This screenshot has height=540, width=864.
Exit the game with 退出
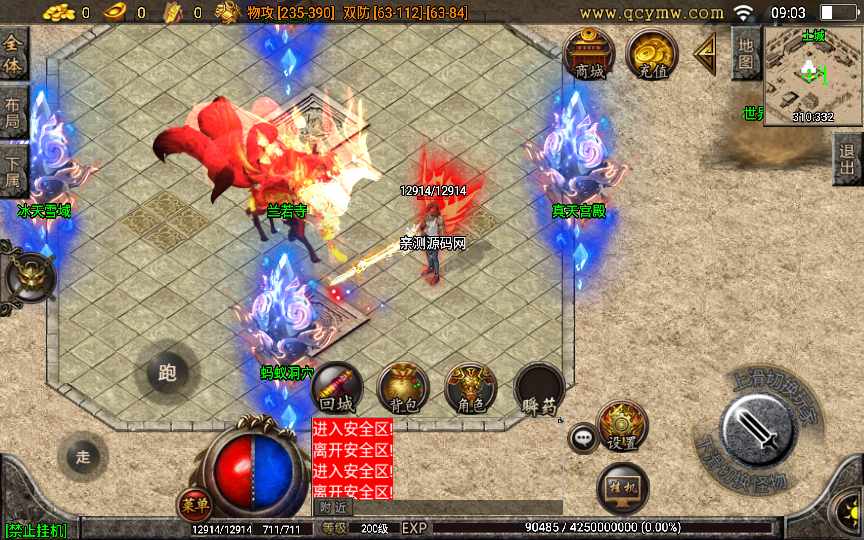(848, 159)
